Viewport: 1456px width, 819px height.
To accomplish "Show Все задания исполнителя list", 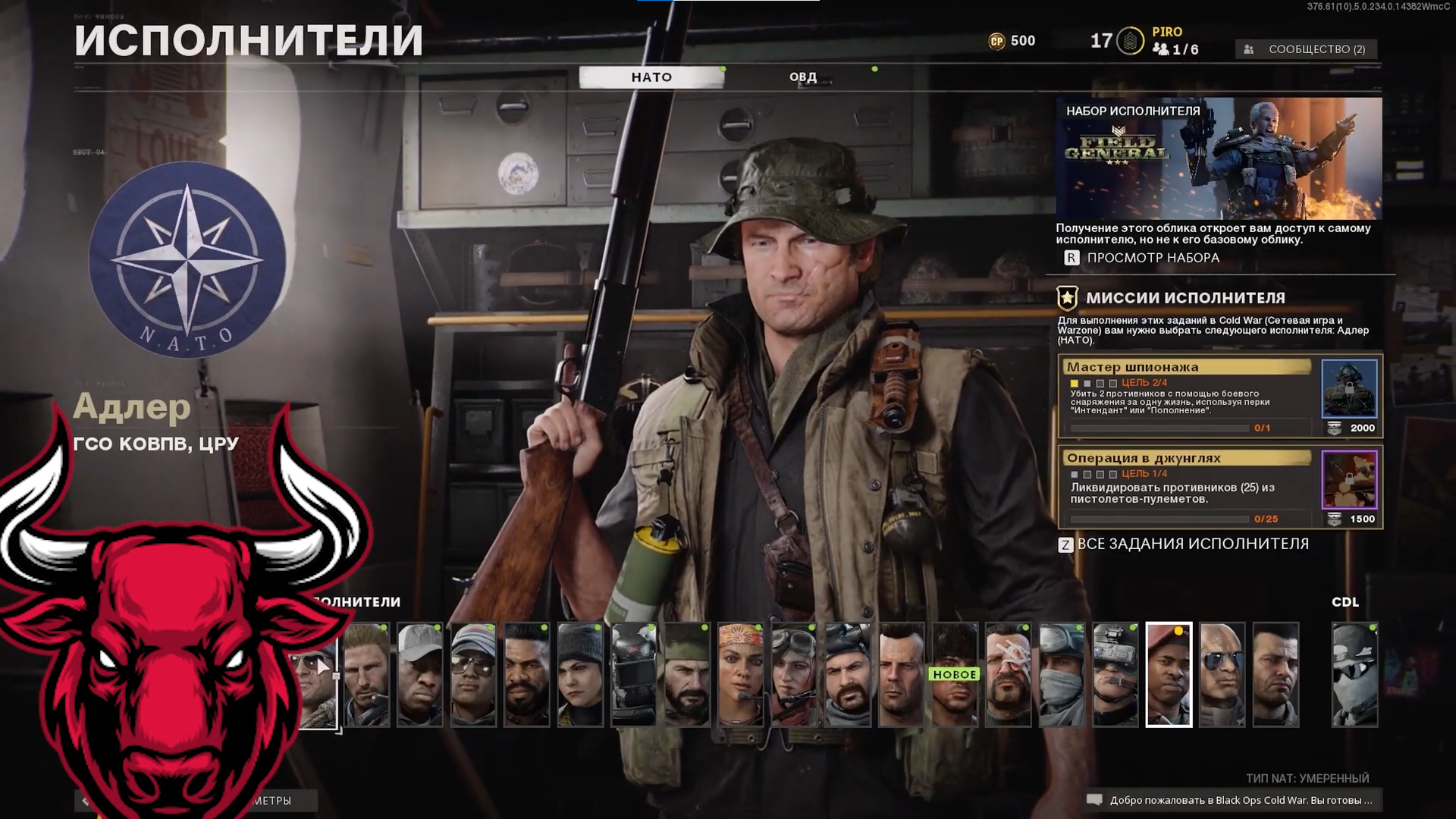I will (x=1192, y=544).
